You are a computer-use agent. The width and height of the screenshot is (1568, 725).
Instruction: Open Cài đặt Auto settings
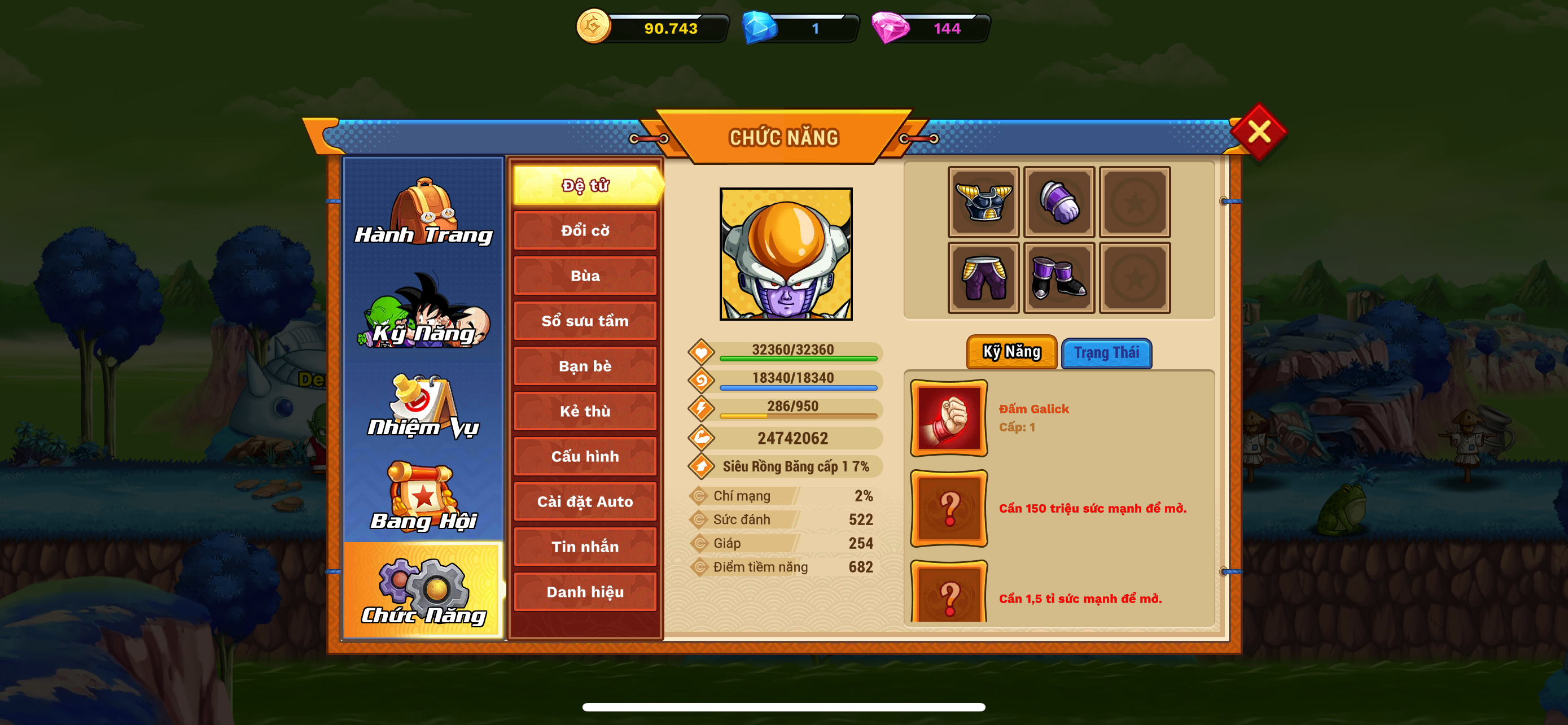(x=585, y=501)
